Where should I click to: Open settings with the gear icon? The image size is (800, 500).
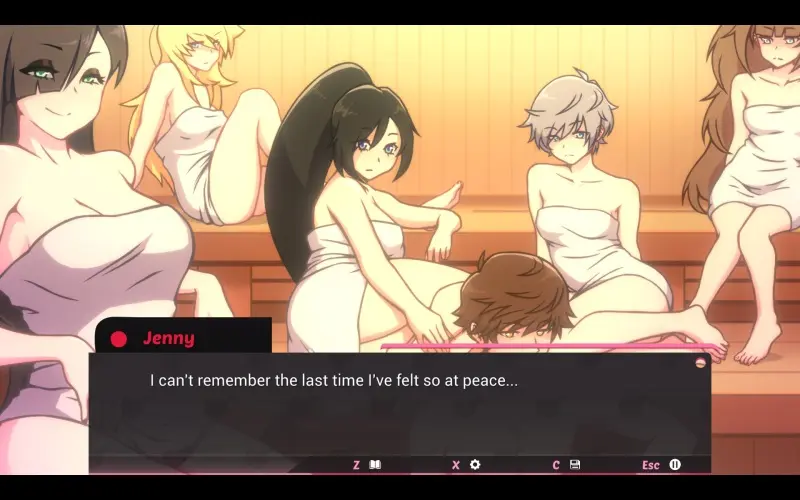point(475,465)
